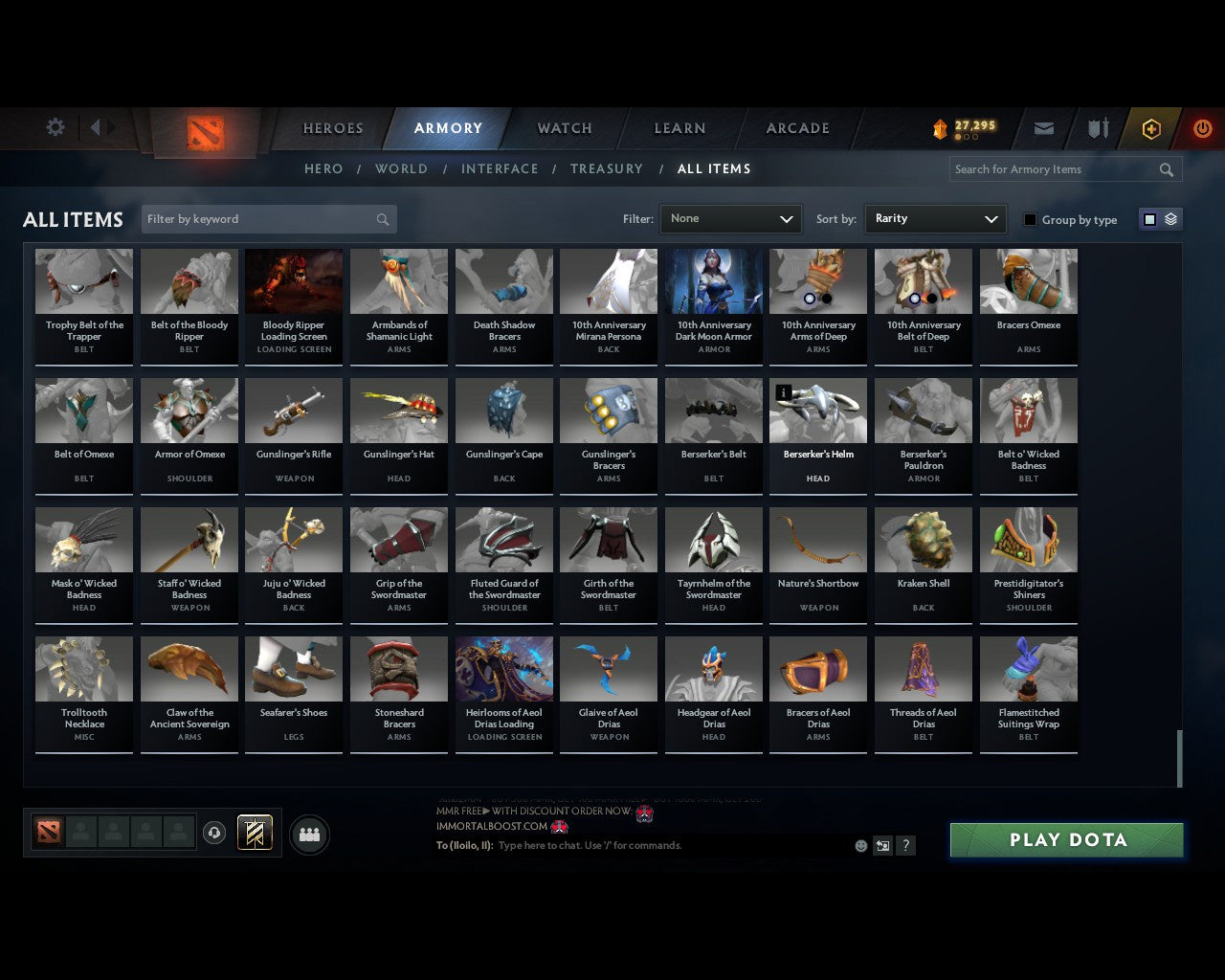This screenshot has height=980, width=1225.
Task: Open Dota Plus hexagon icon
Action: [1151, 128]
